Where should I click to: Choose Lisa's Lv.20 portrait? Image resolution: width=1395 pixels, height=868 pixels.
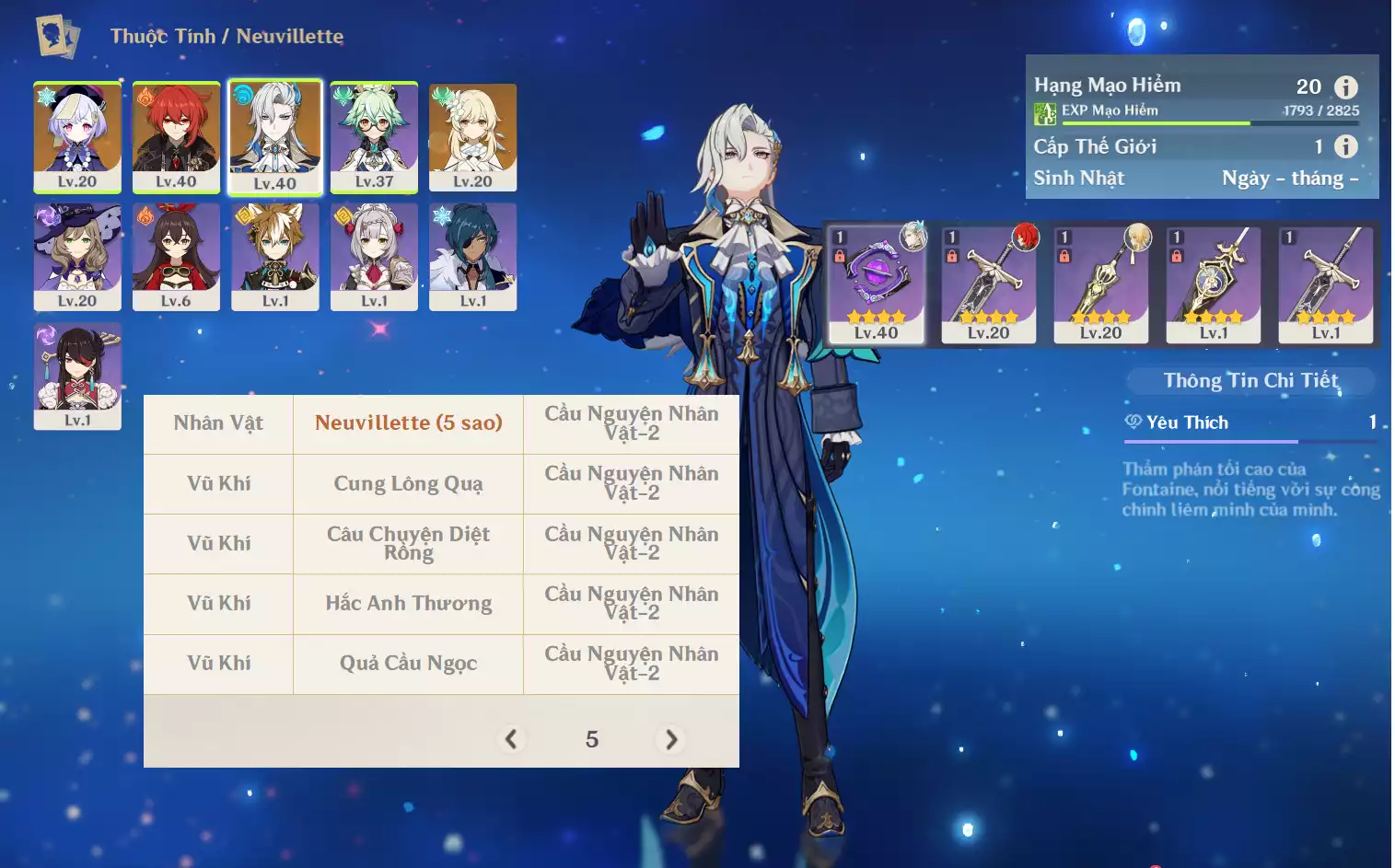[x=77, y=256]
